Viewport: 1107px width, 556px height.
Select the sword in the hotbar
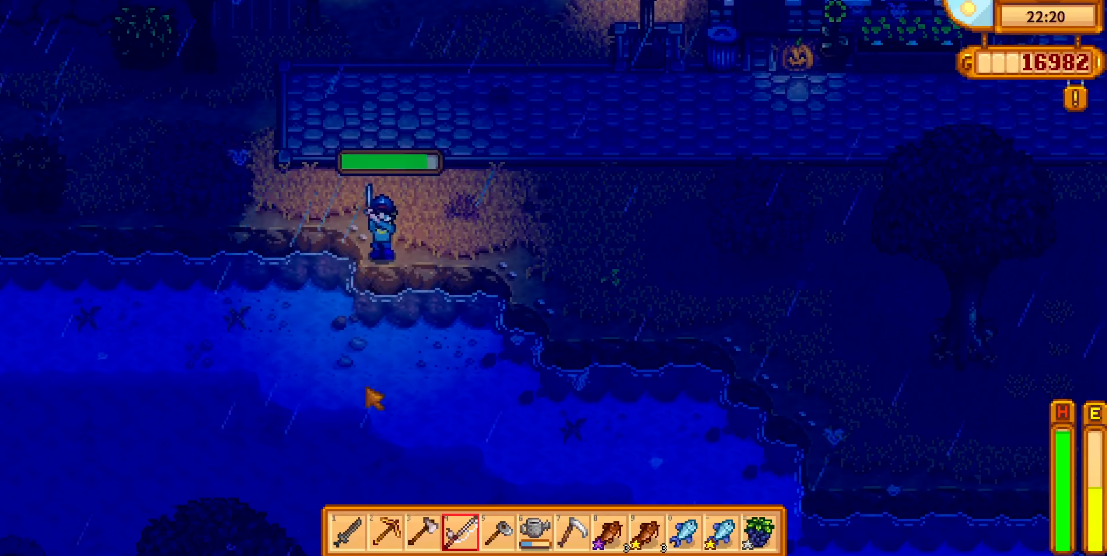coord(346,529)
